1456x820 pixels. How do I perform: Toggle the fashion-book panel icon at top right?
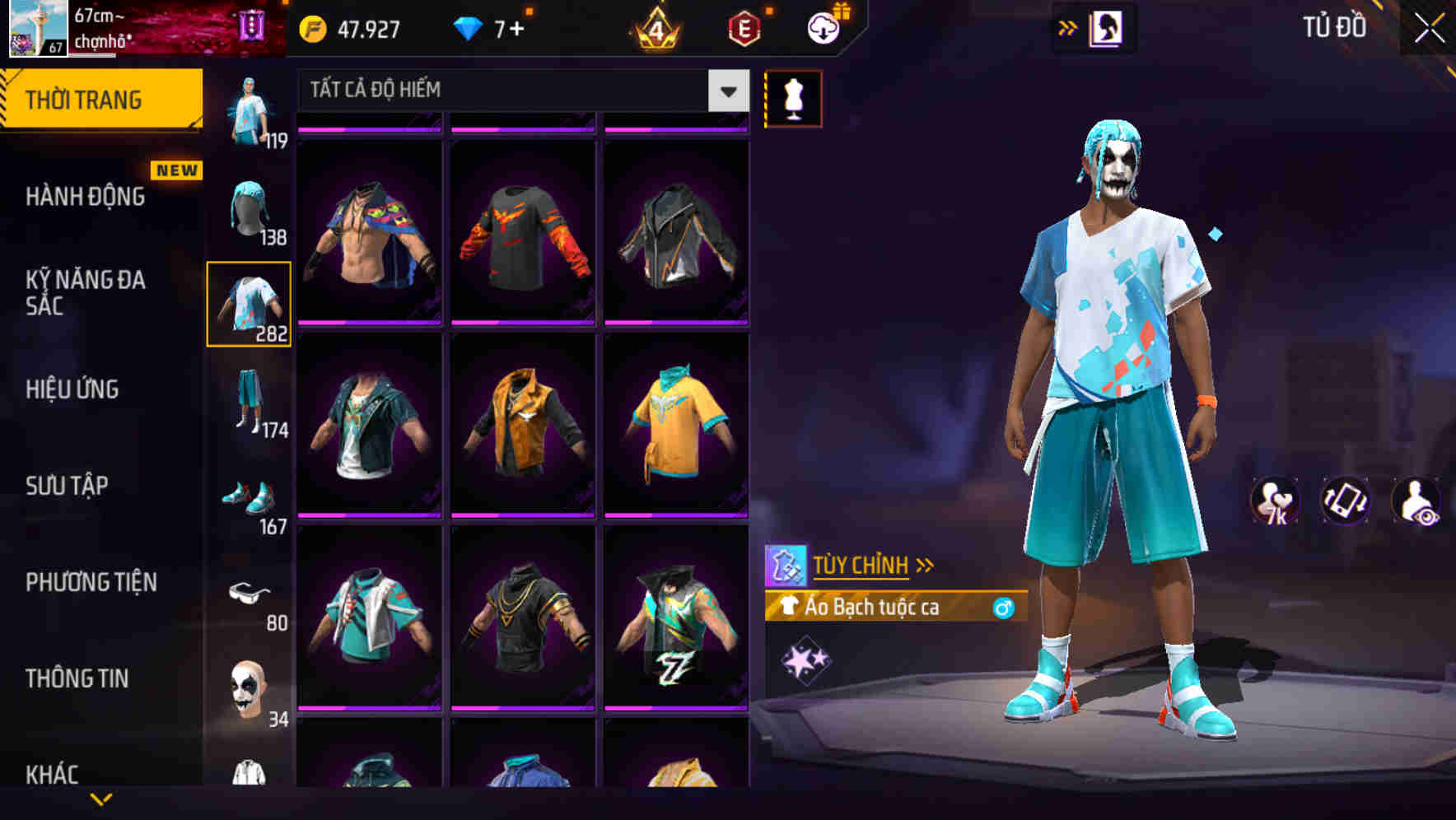(x=1108, y=26)
